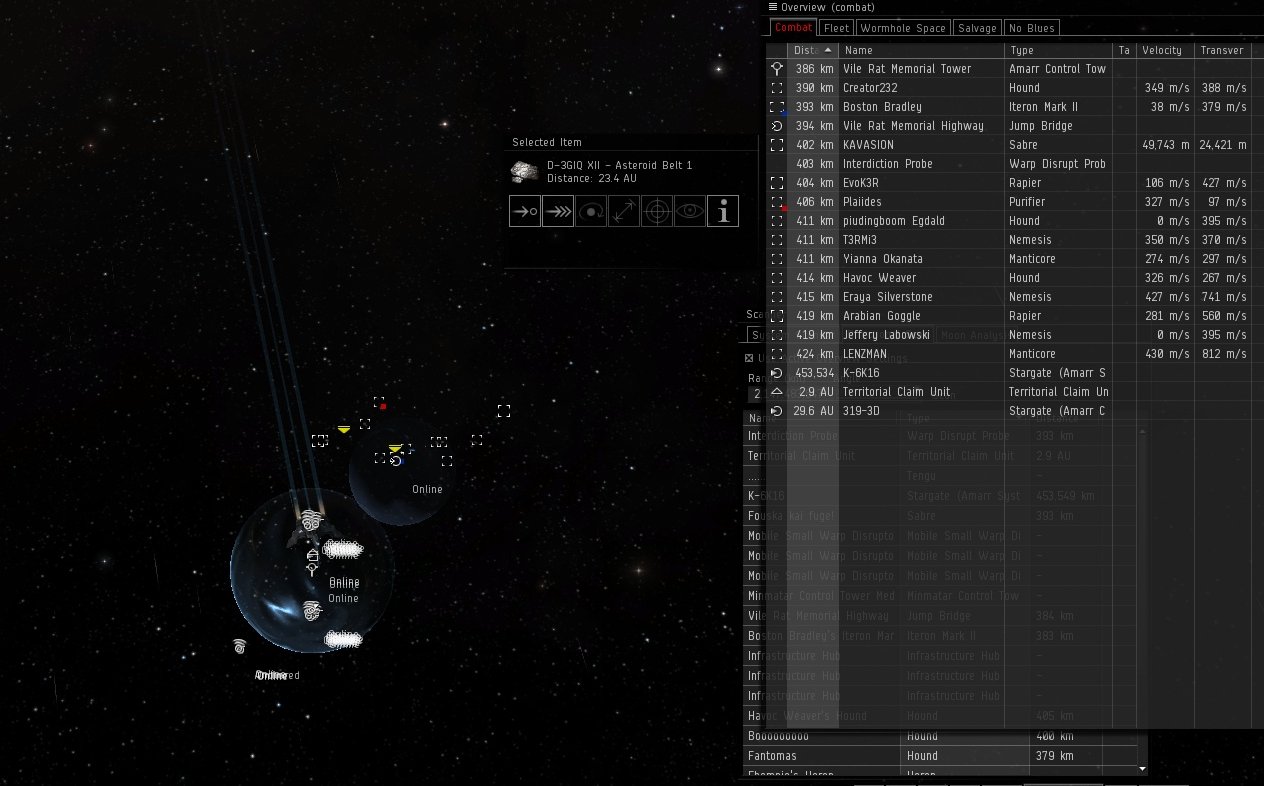Open the Wormhole Space overview tab
Viewport: 1264px width, 786px height.
point(903,28)
